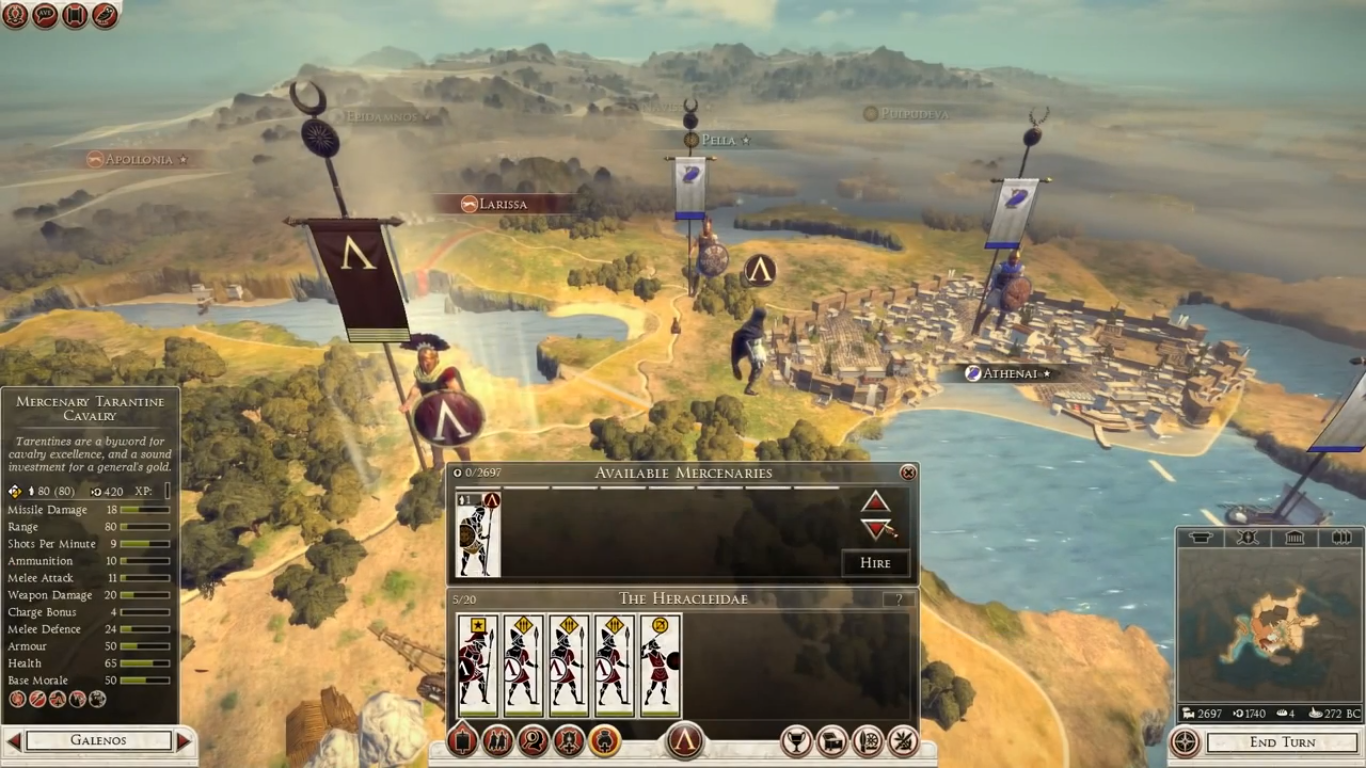Click the Hire button
1366x768 pixels.
click(x=876, y=563)
